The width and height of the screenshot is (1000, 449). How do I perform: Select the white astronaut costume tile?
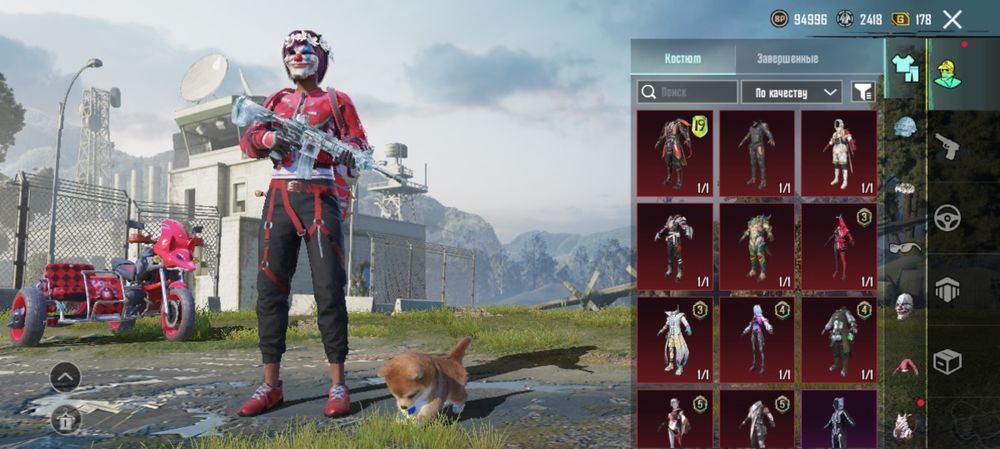click(838, 153)
